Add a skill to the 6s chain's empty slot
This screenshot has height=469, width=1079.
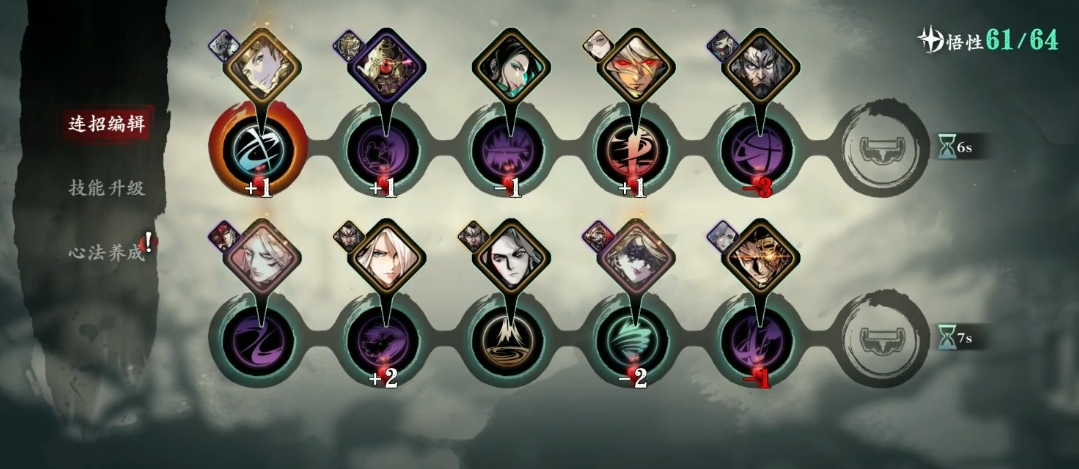881,149
